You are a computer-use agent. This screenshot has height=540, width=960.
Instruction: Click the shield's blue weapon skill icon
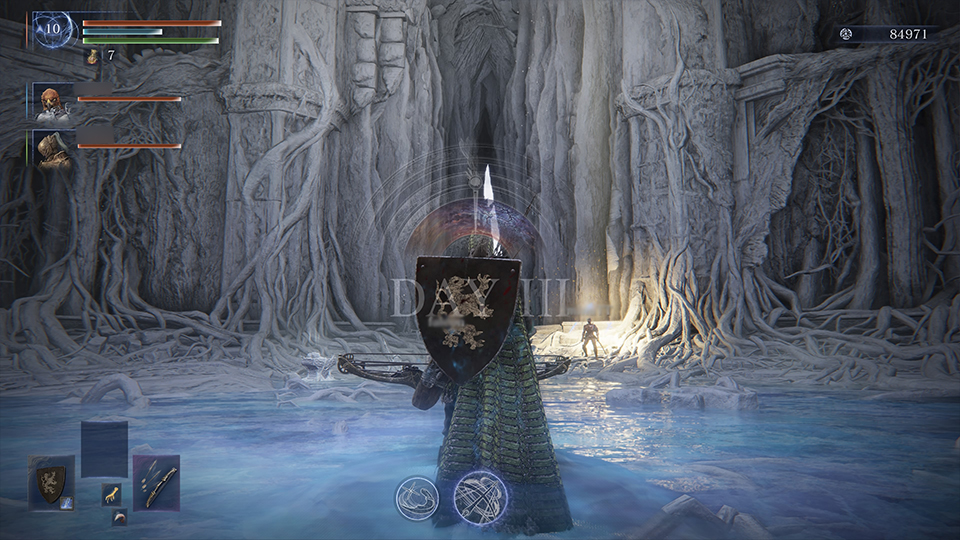click(x=68, y=504)
